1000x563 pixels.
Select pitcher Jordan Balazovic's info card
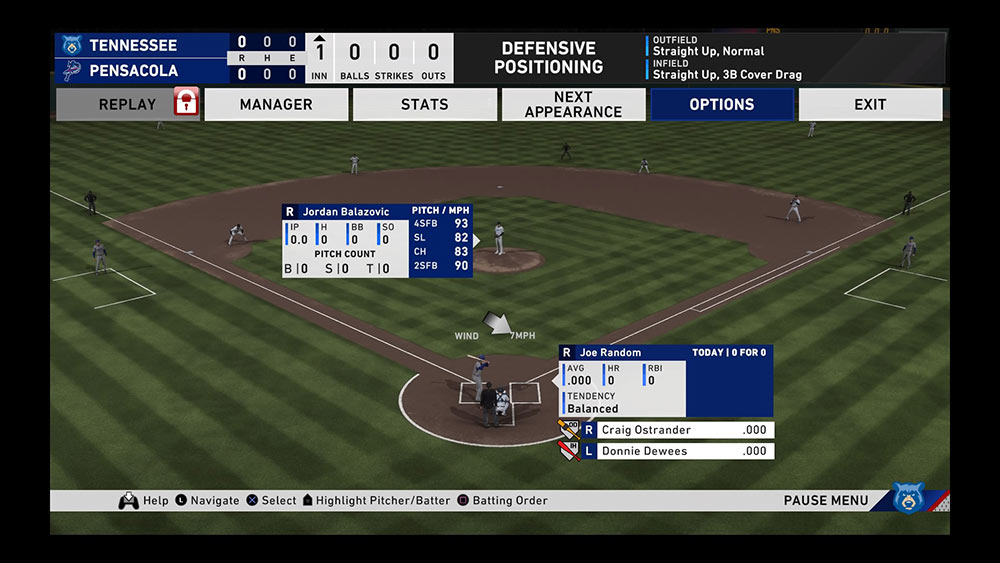coord(377,240)
